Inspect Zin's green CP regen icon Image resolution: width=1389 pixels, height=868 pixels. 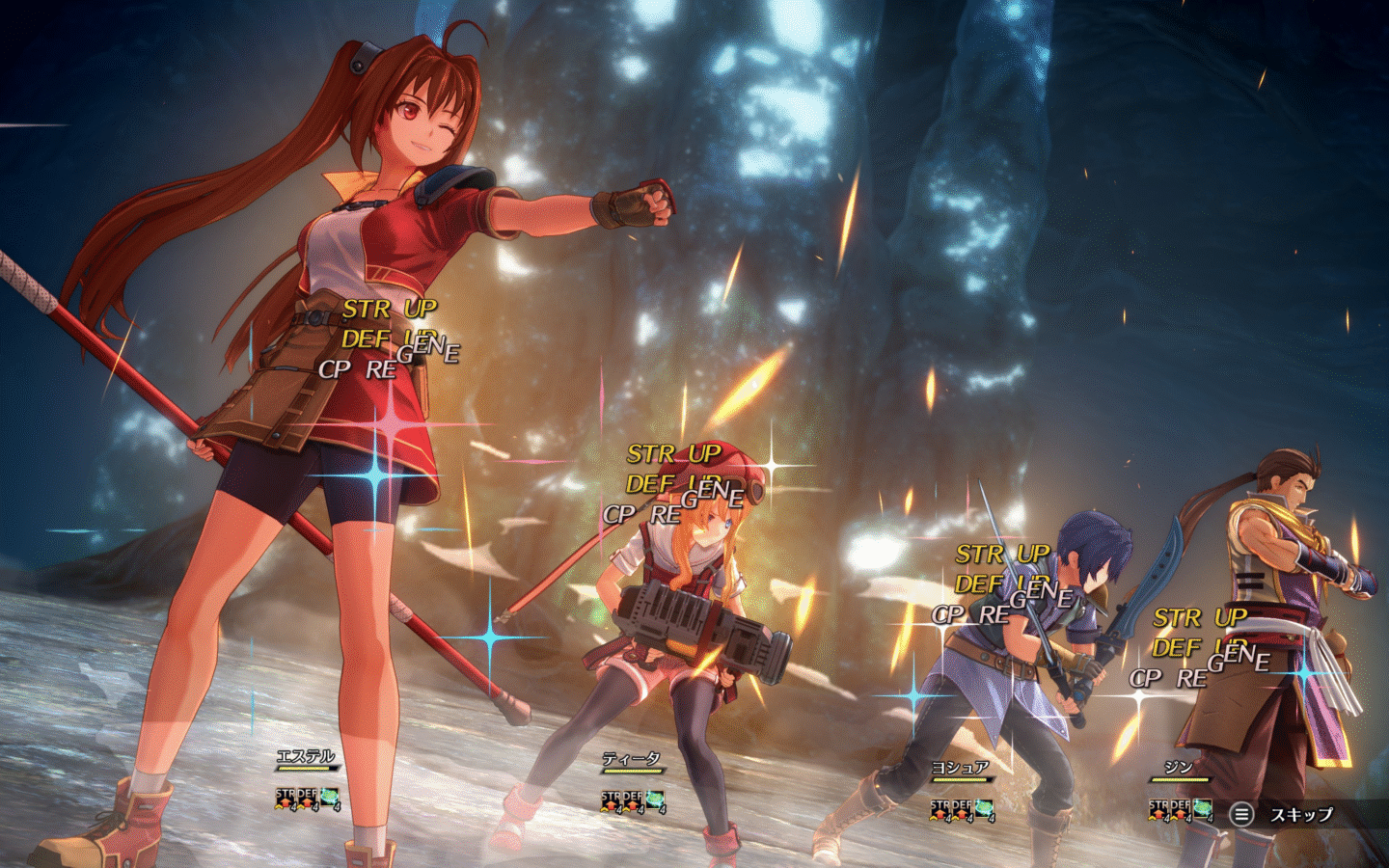click(1202, 809)
